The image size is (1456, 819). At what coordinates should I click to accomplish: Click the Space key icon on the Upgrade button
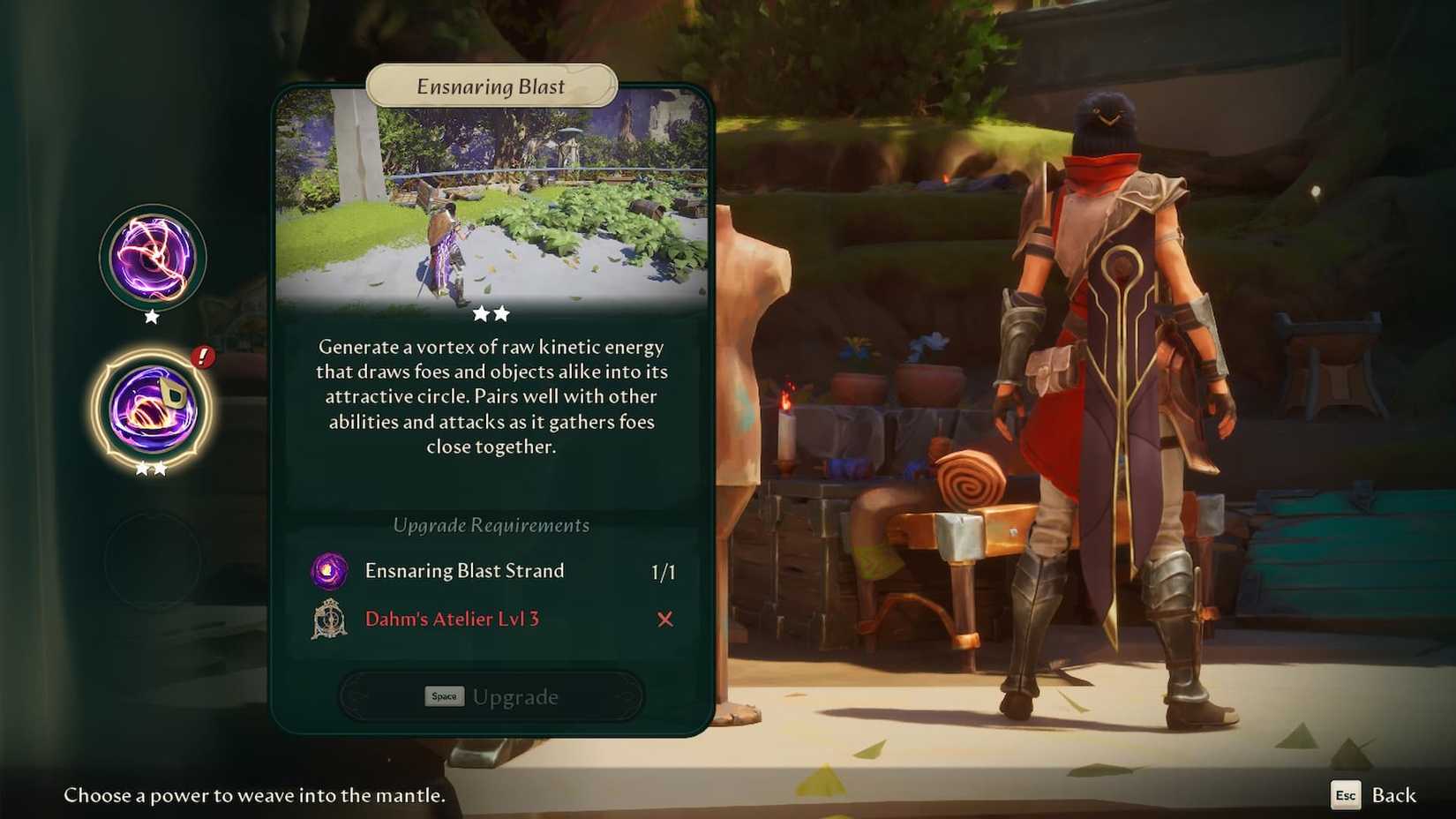444,696
